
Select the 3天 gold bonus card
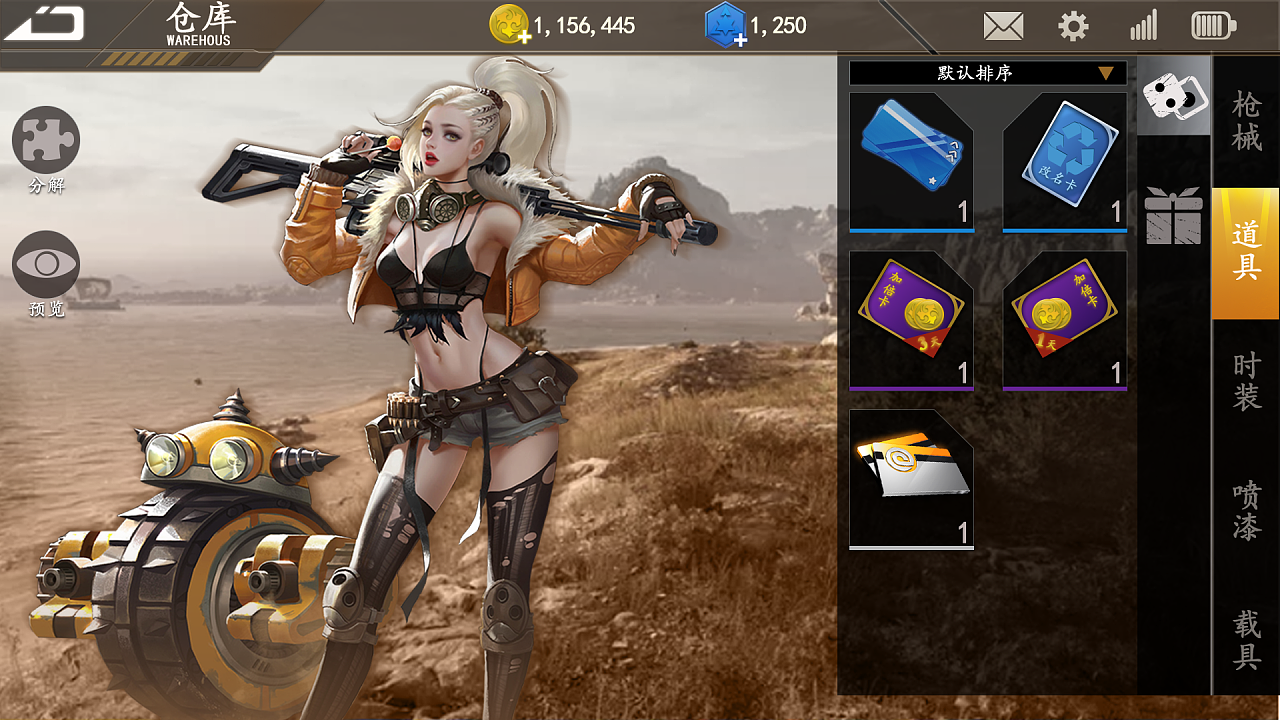point(911,320)
